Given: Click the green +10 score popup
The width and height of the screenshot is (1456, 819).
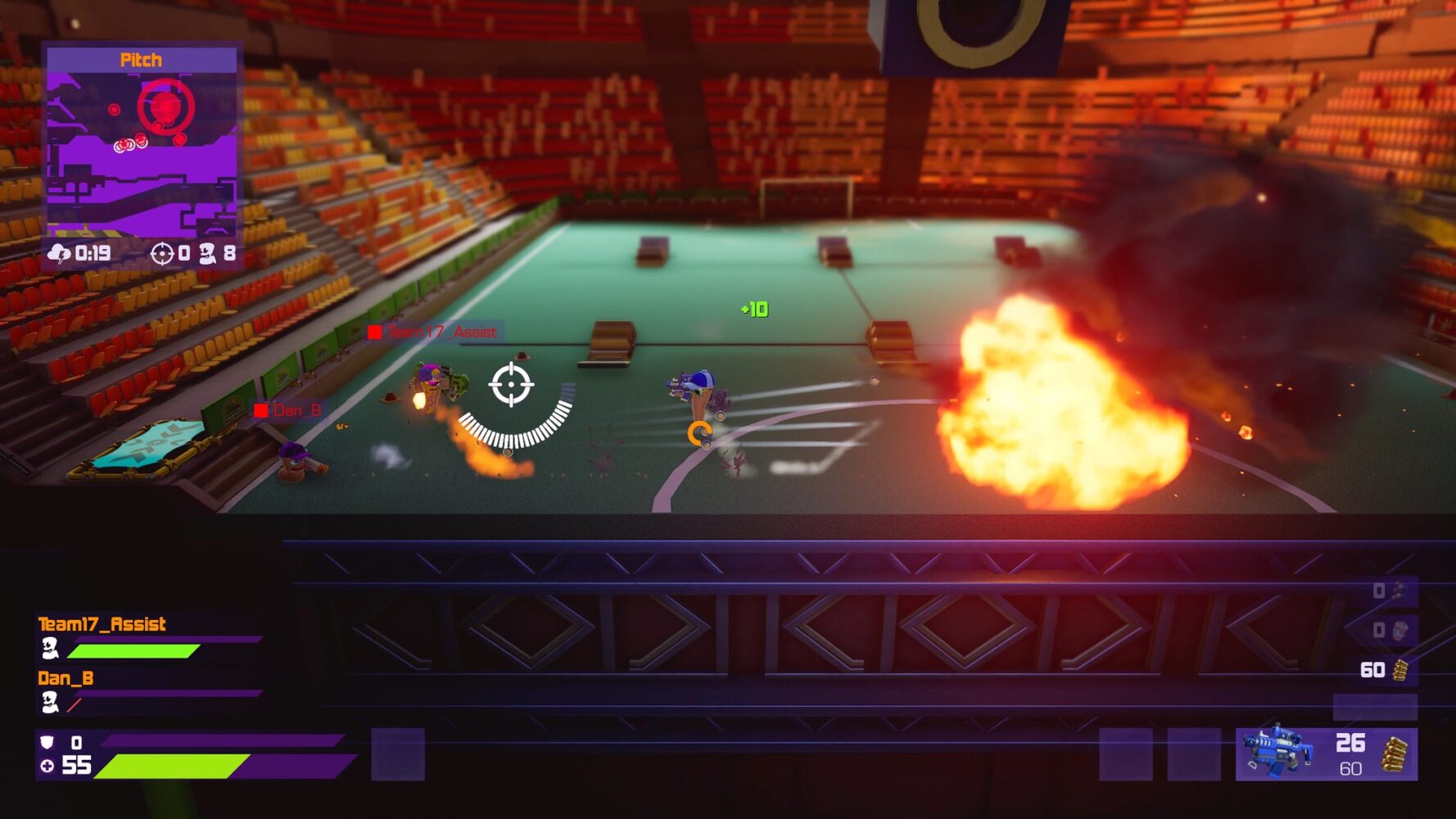Looking at the screenshot, I should 754,310.
